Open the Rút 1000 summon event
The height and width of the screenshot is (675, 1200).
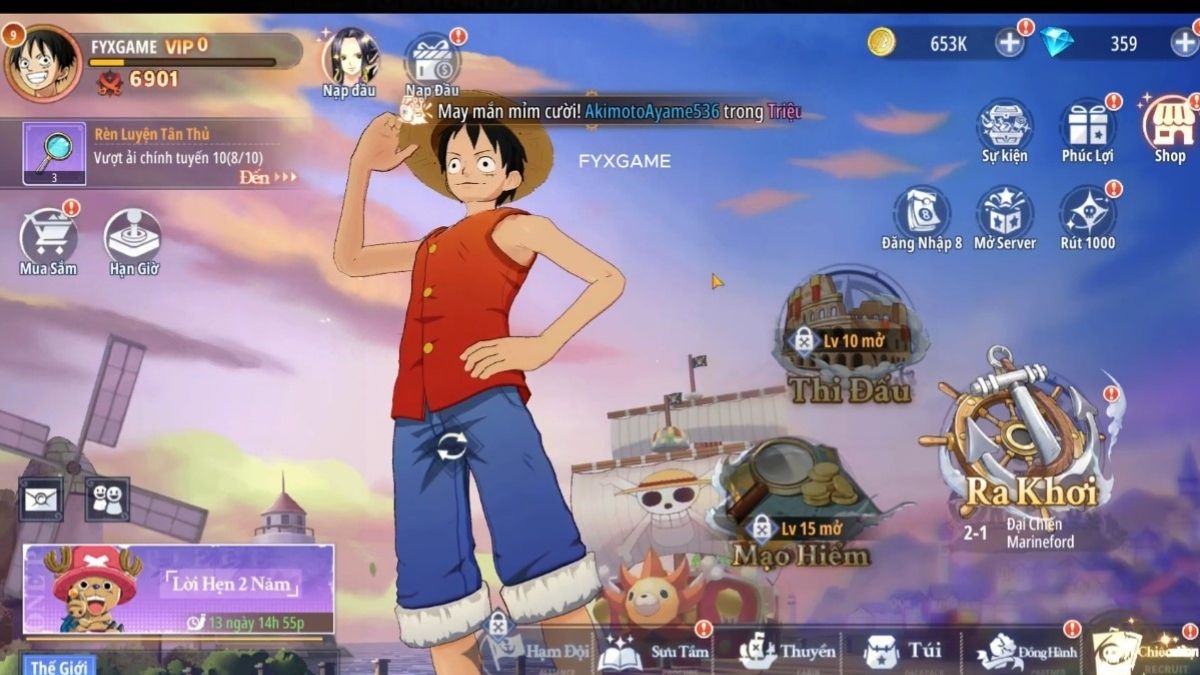(x=1087, y=212)
